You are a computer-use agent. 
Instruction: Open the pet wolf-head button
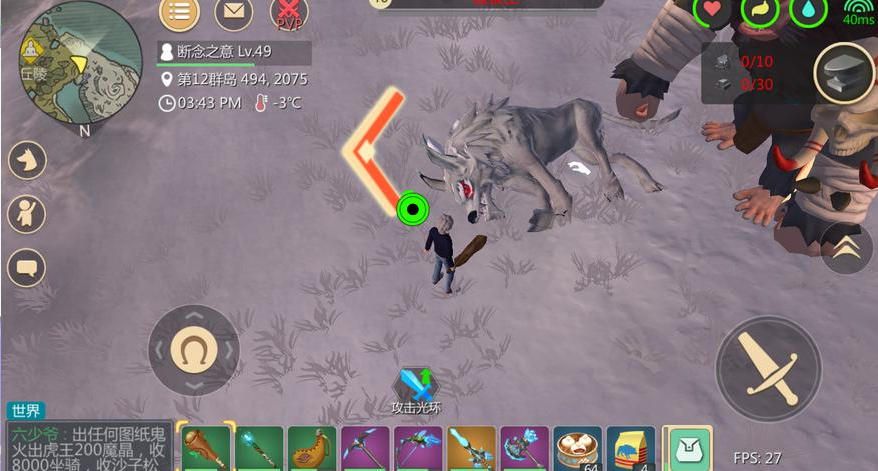tap(27, 160)
